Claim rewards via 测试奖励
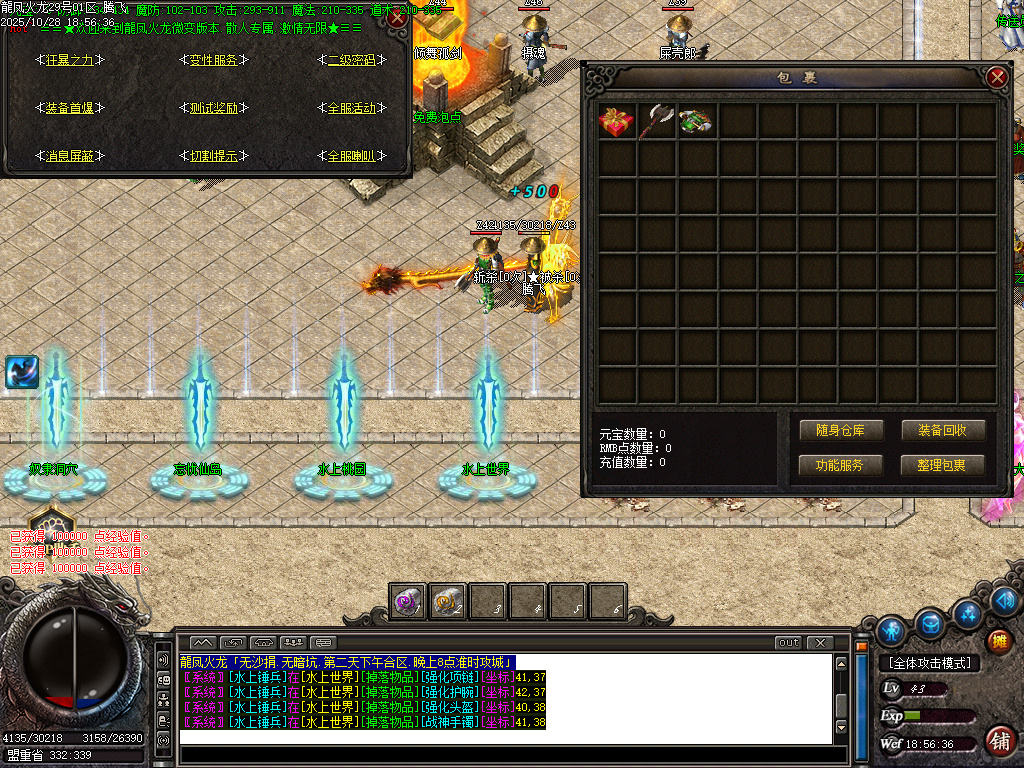This screenshot has width=1024, height=768. pyautogui.click(x=213, y=108)
